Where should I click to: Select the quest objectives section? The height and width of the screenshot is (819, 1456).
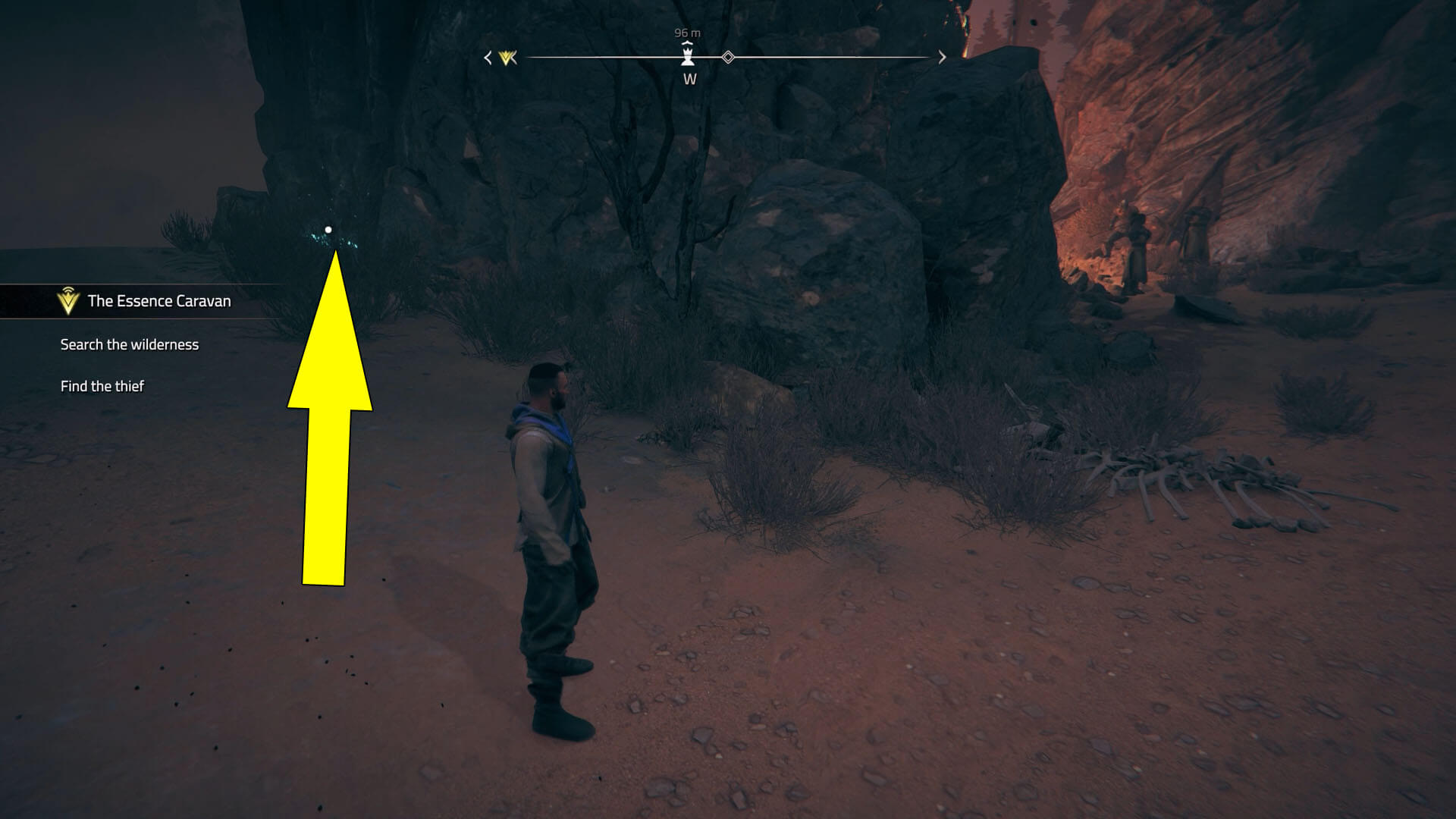129,364
